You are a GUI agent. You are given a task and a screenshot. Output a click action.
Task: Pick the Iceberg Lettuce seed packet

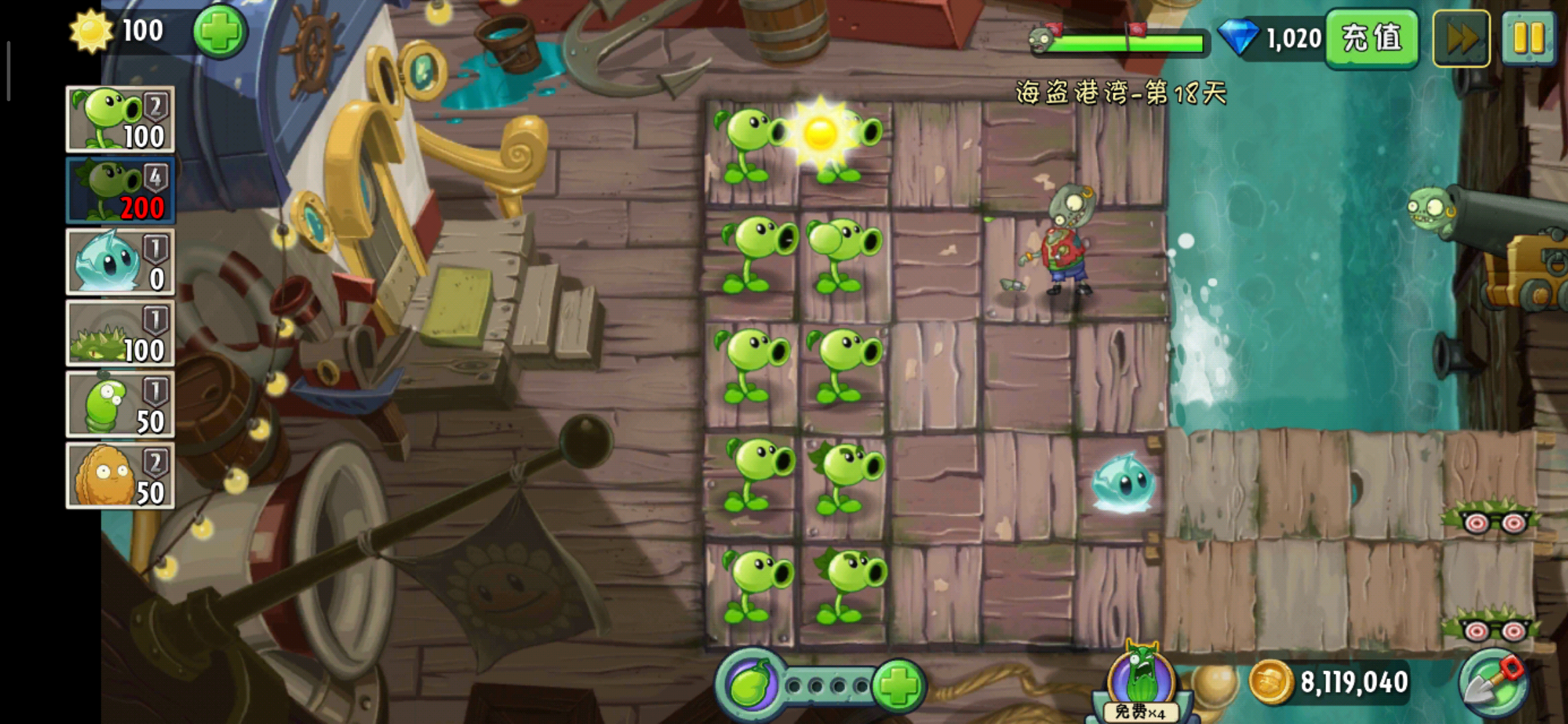(120, 262)
